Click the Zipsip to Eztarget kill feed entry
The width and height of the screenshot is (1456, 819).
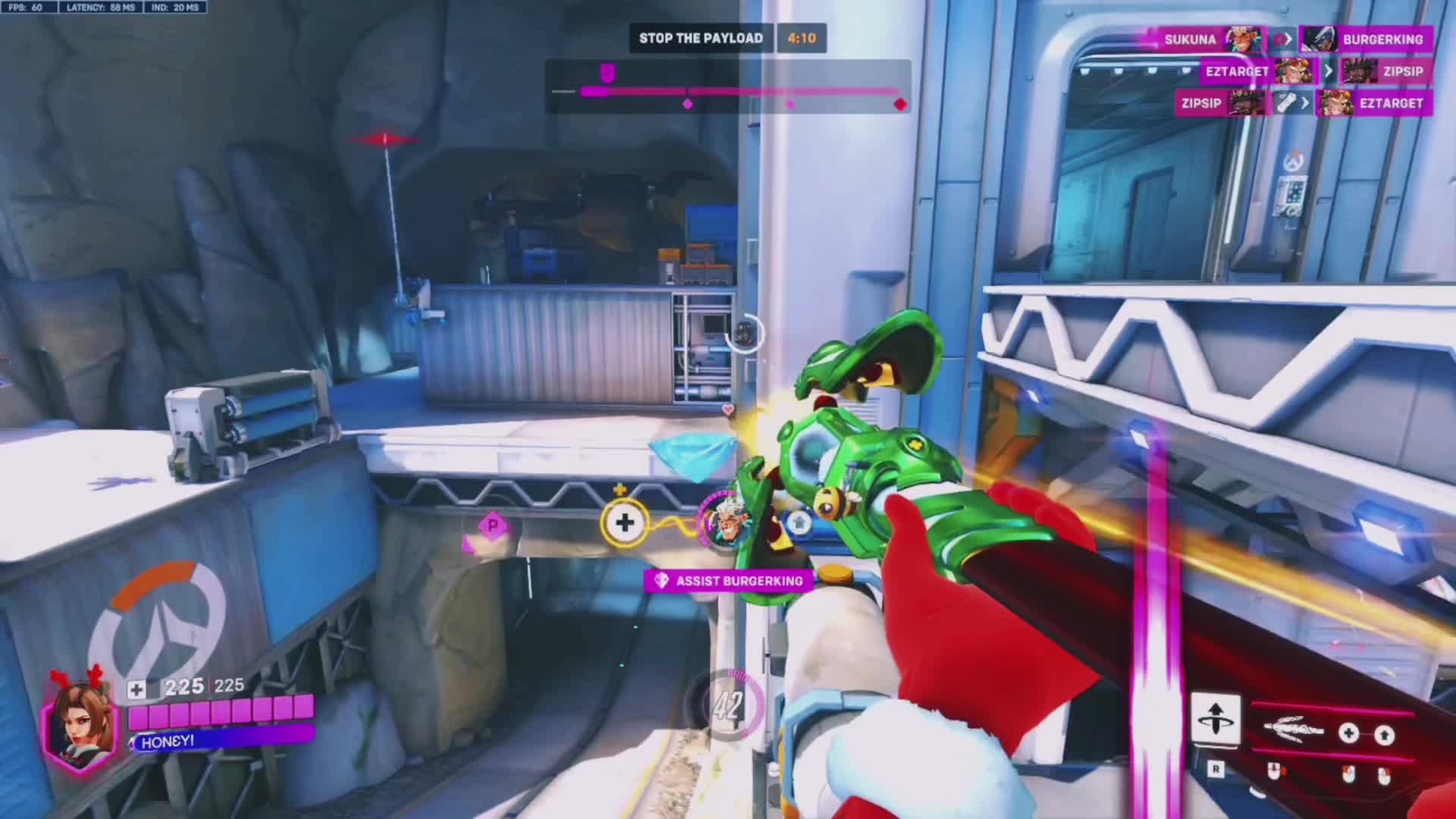pos(1302,103)
